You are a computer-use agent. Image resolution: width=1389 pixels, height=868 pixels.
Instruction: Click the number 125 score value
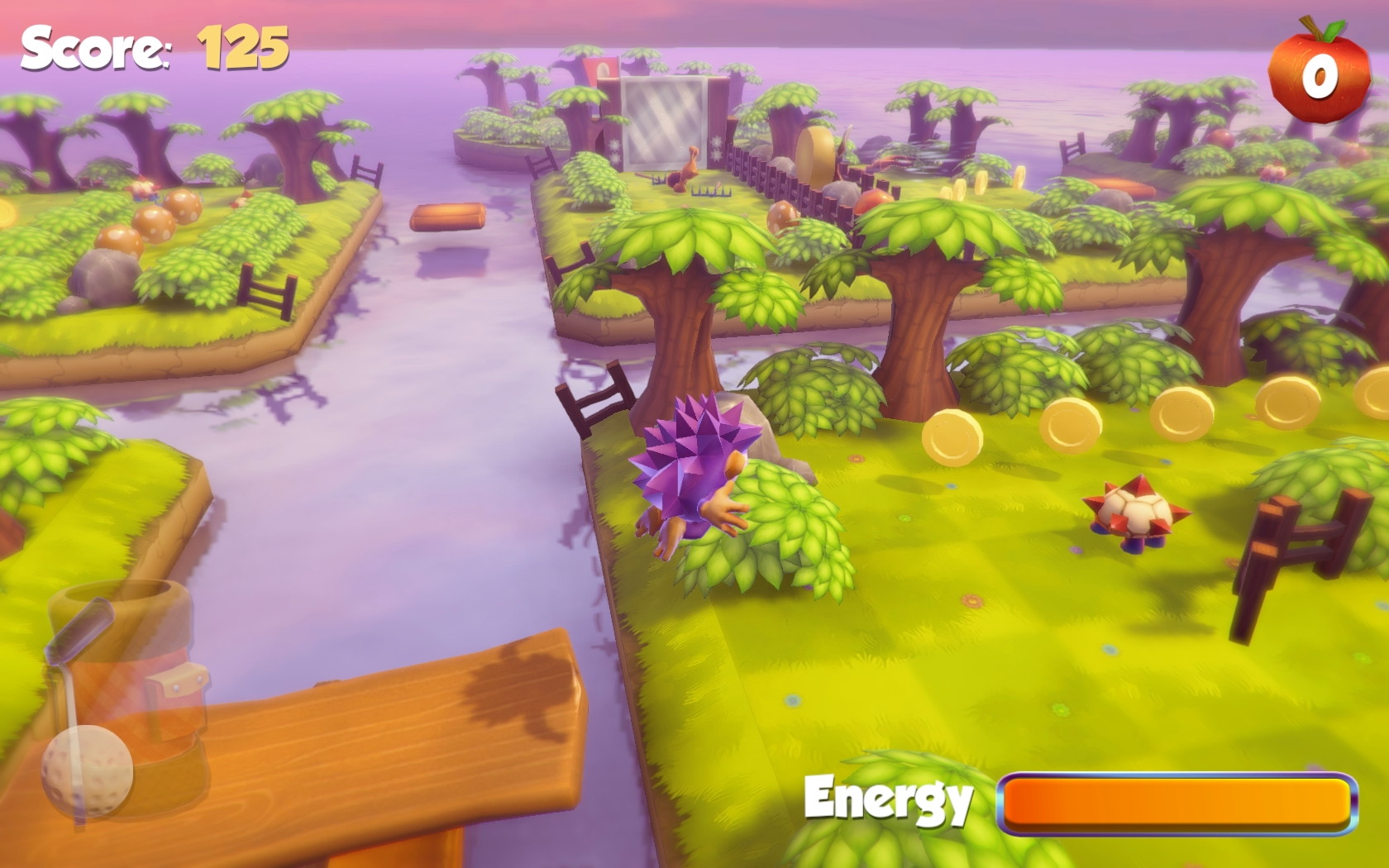click(x=240, y=45)
